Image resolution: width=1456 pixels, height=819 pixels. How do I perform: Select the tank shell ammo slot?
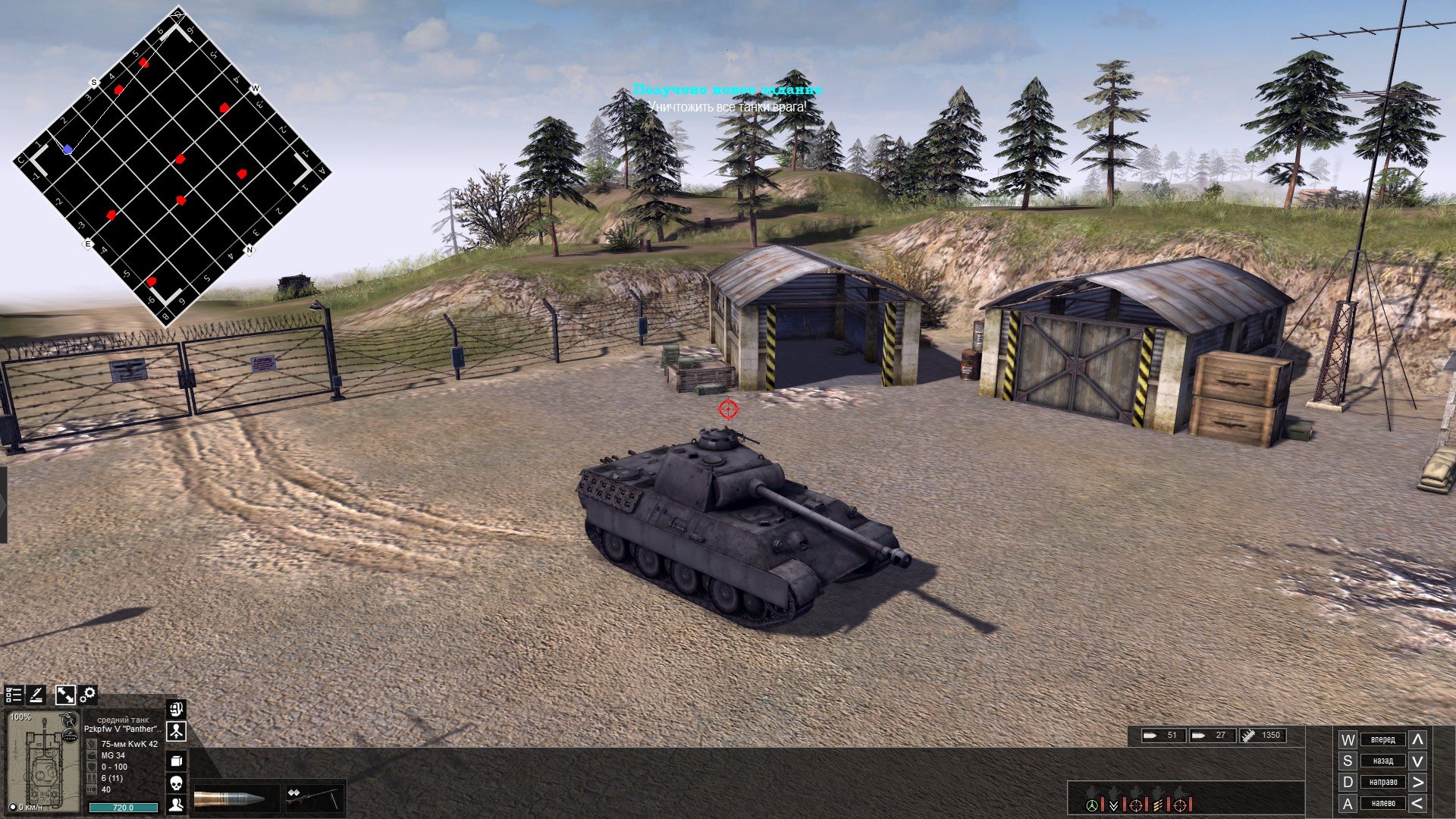[229, 799]
